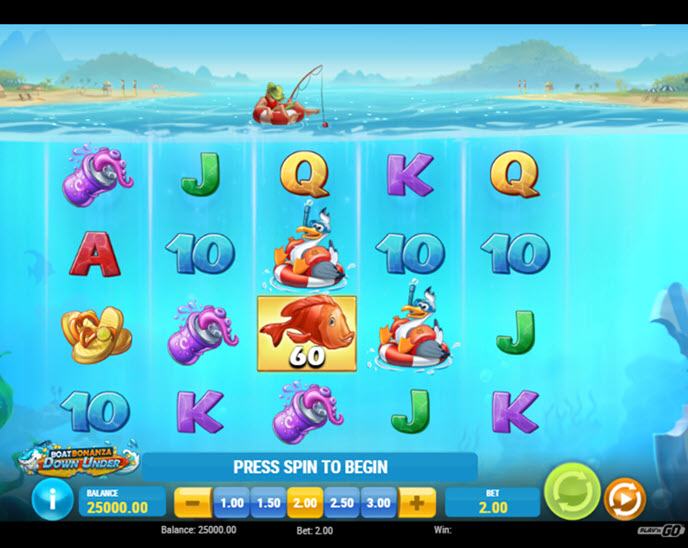Increase the bet with the plus button

(x=417, y=502)
